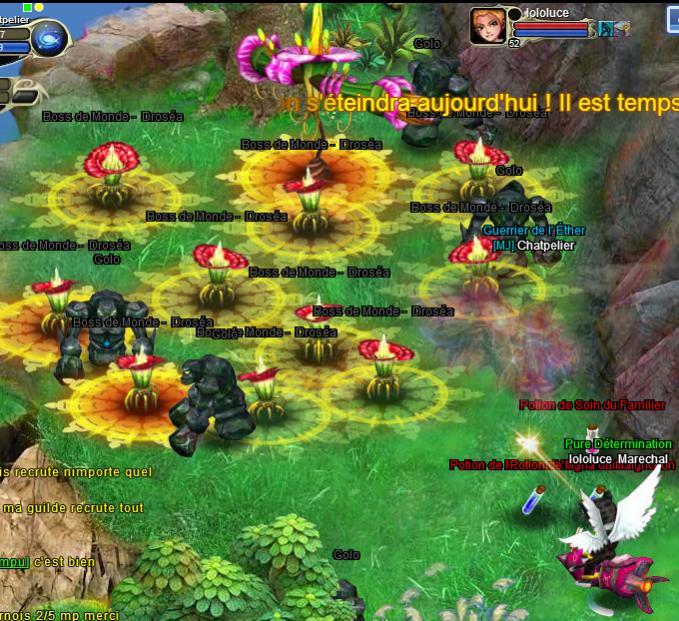
Task: Click the green player name link in chat
Action: tap(14, 562)
